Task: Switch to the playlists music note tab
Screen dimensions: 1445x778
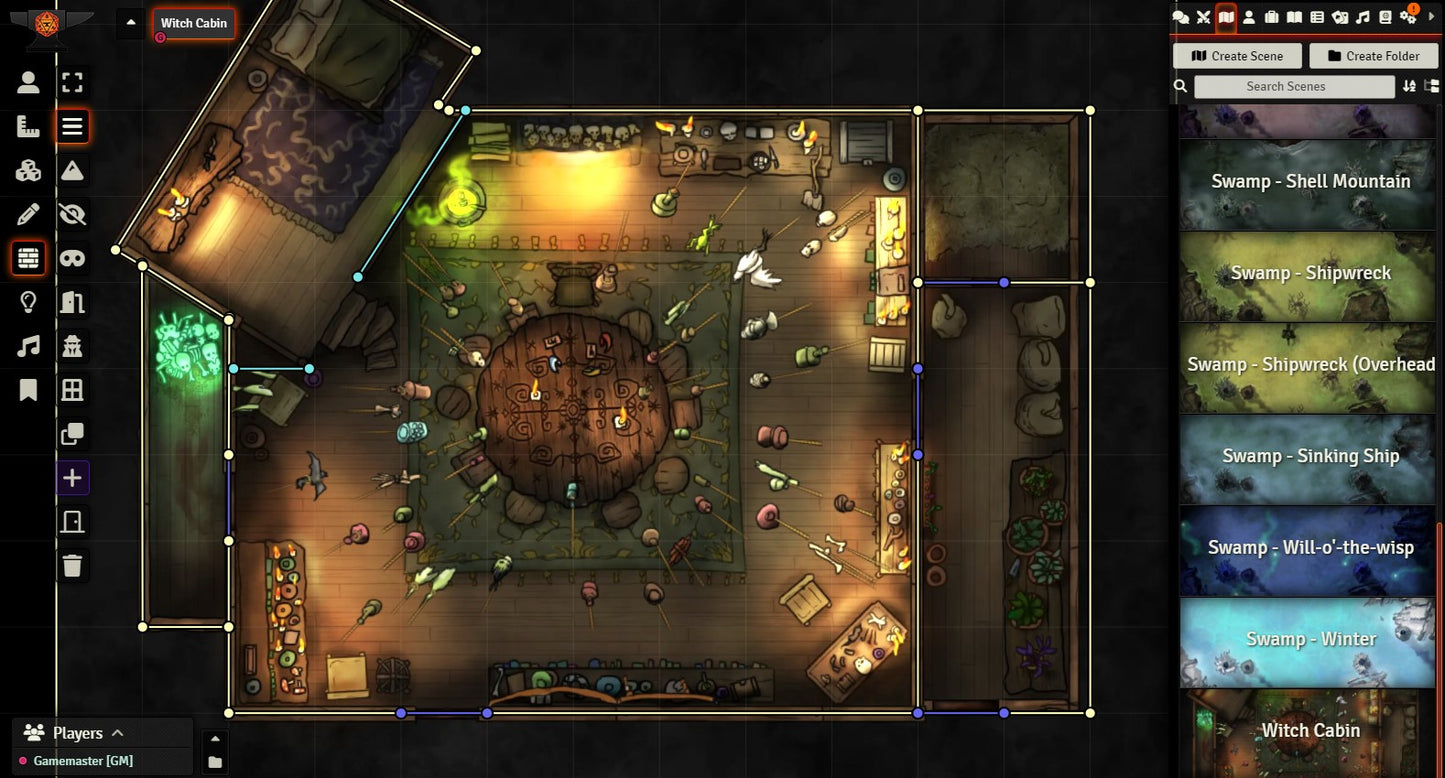Action: [x=1363, y=17]
